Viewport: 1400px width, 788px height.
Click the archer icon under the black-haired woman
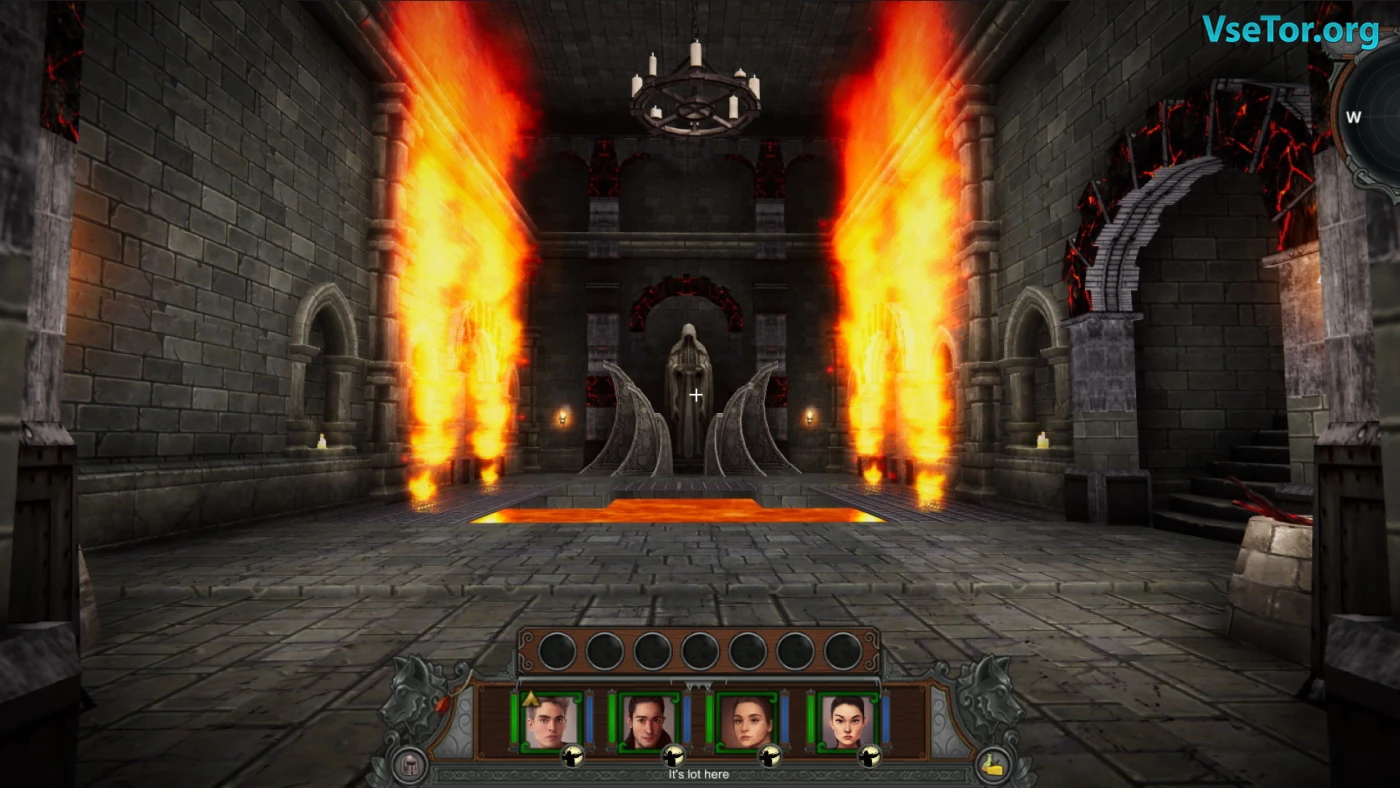coord(869,758)
